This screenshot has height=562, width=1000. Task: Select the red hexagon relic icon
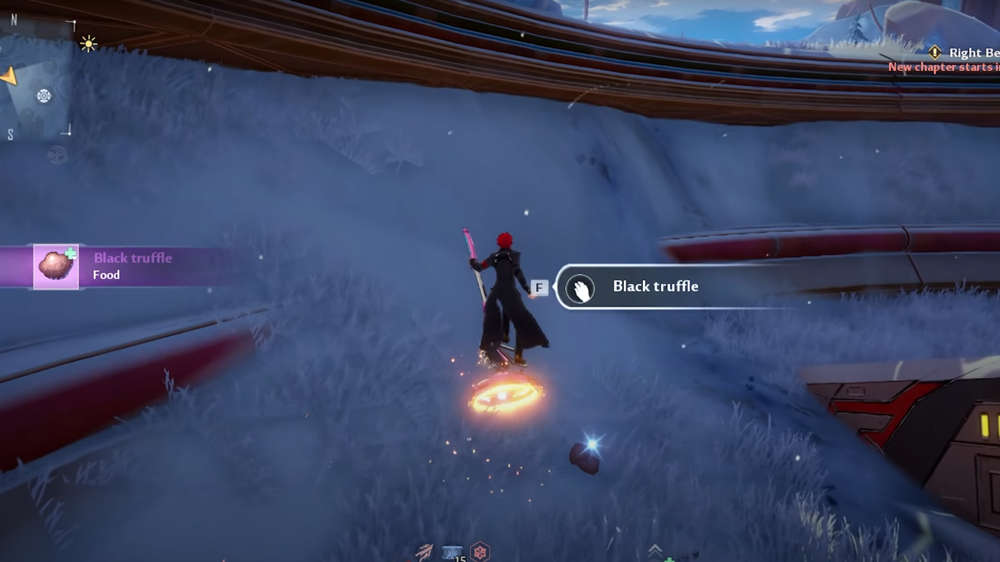pos(480,552)
